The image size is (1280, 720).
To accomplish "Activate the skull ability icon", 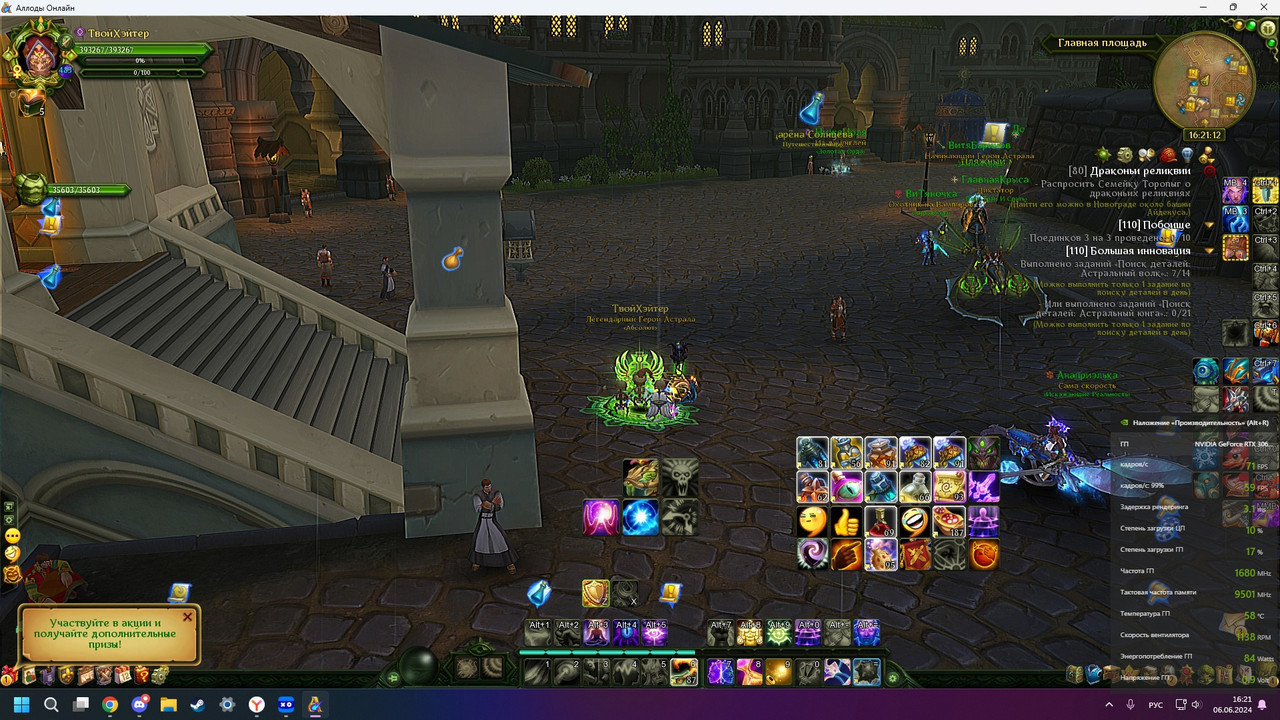I will (679, 478).
